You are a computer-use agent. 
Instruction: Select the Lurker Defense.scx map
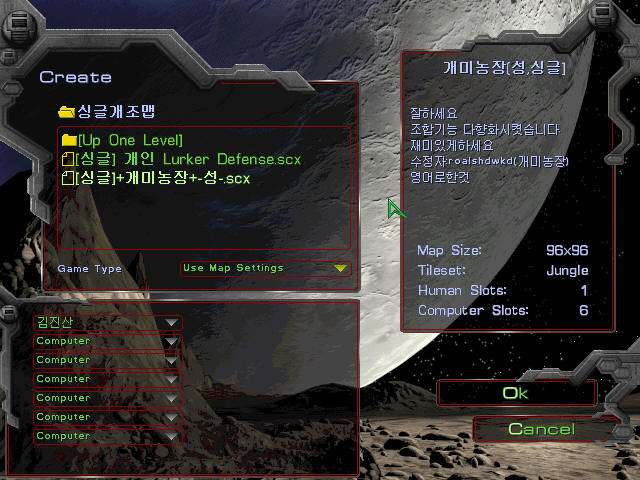[185, 159]
